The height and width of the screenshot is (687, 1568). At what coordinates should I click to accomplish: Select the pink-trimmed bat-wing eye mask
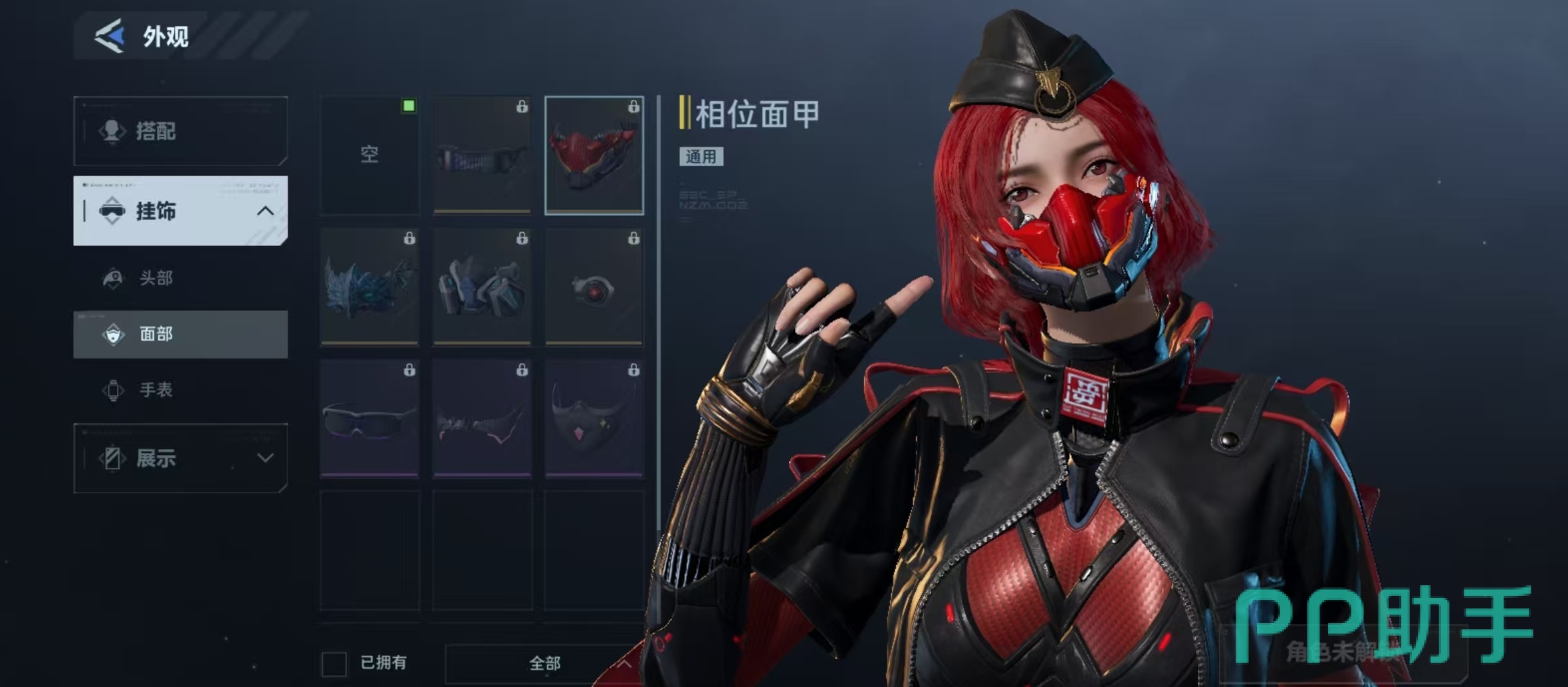pyautogui.click(x=482, y=418)
